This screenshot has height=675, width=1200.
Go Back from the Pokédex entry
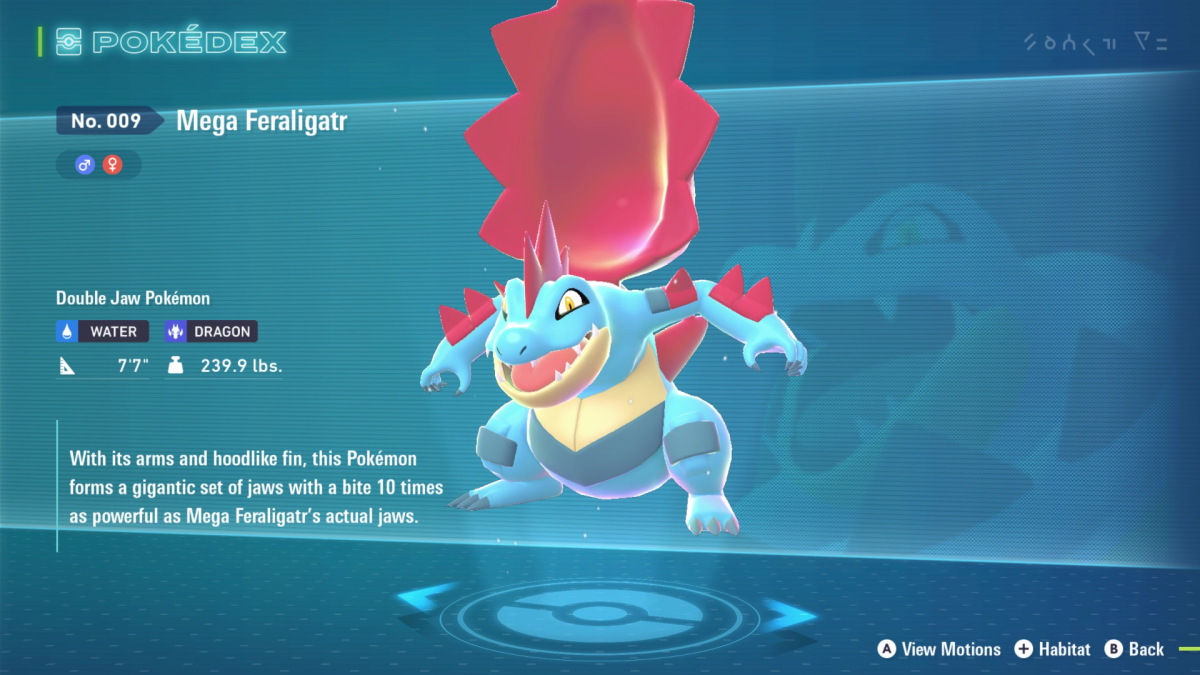(1134, 649)
